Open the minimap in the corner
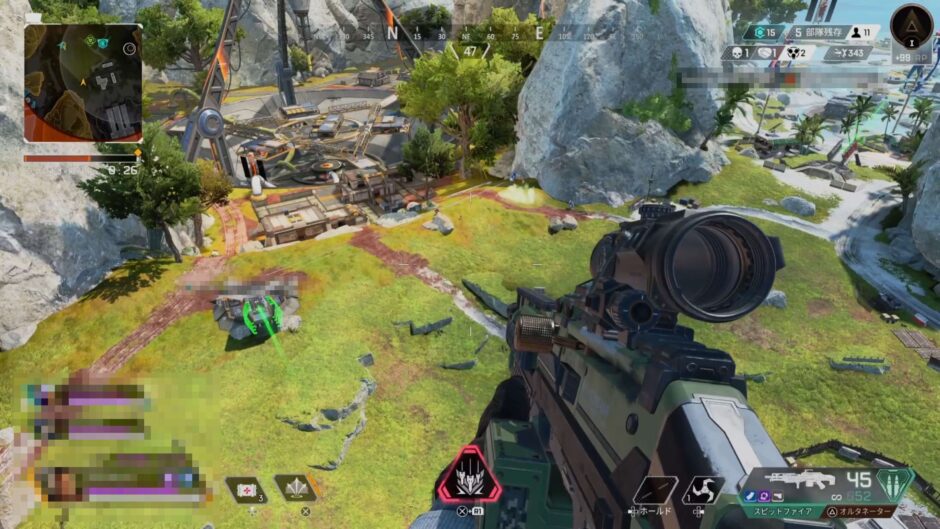Image resolution: width=940 pixels, height=529 pixels. point(83,83)
